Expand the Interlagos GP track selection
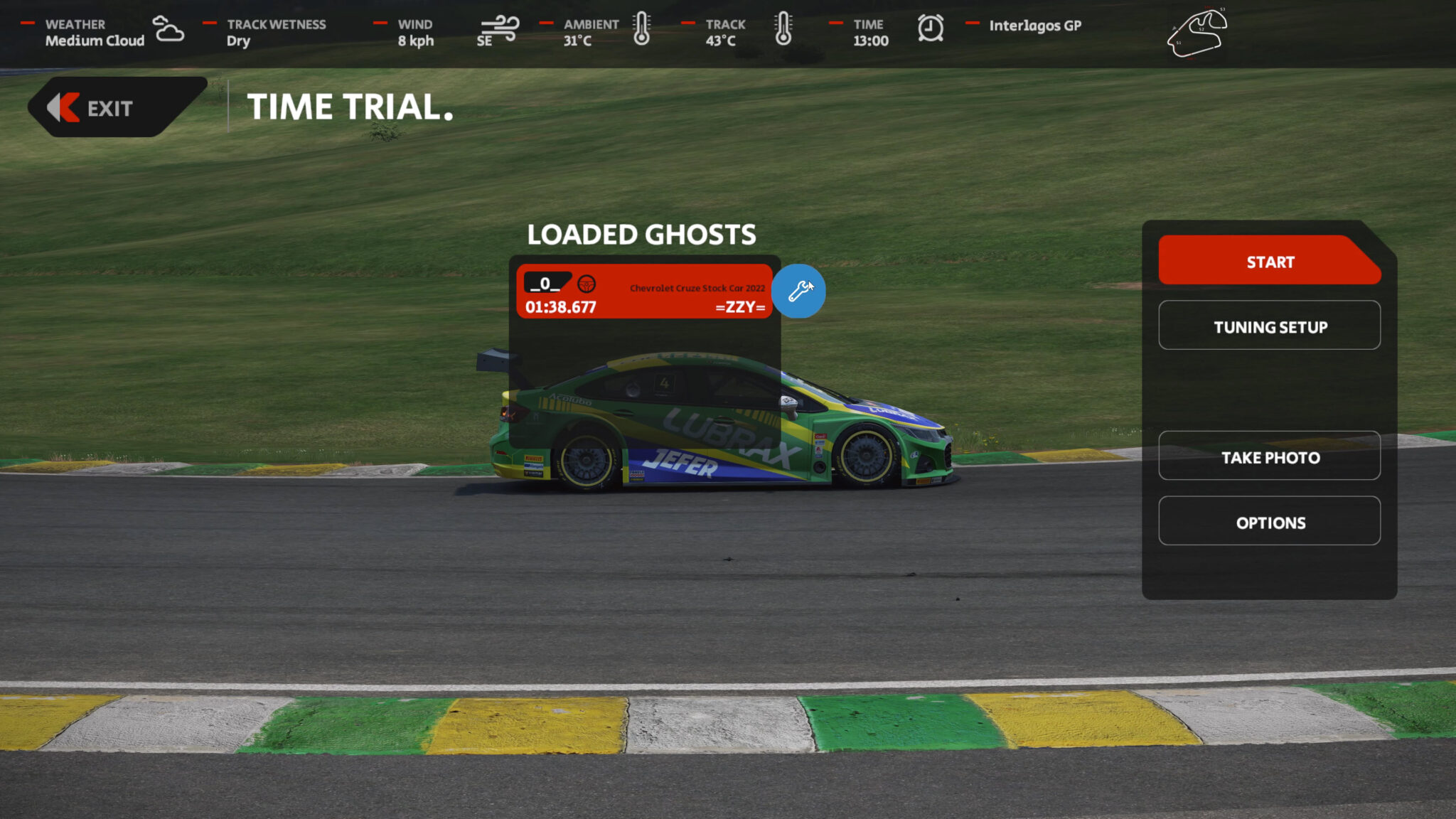The image size is (1456, 819). click(x=1035, y=26)
